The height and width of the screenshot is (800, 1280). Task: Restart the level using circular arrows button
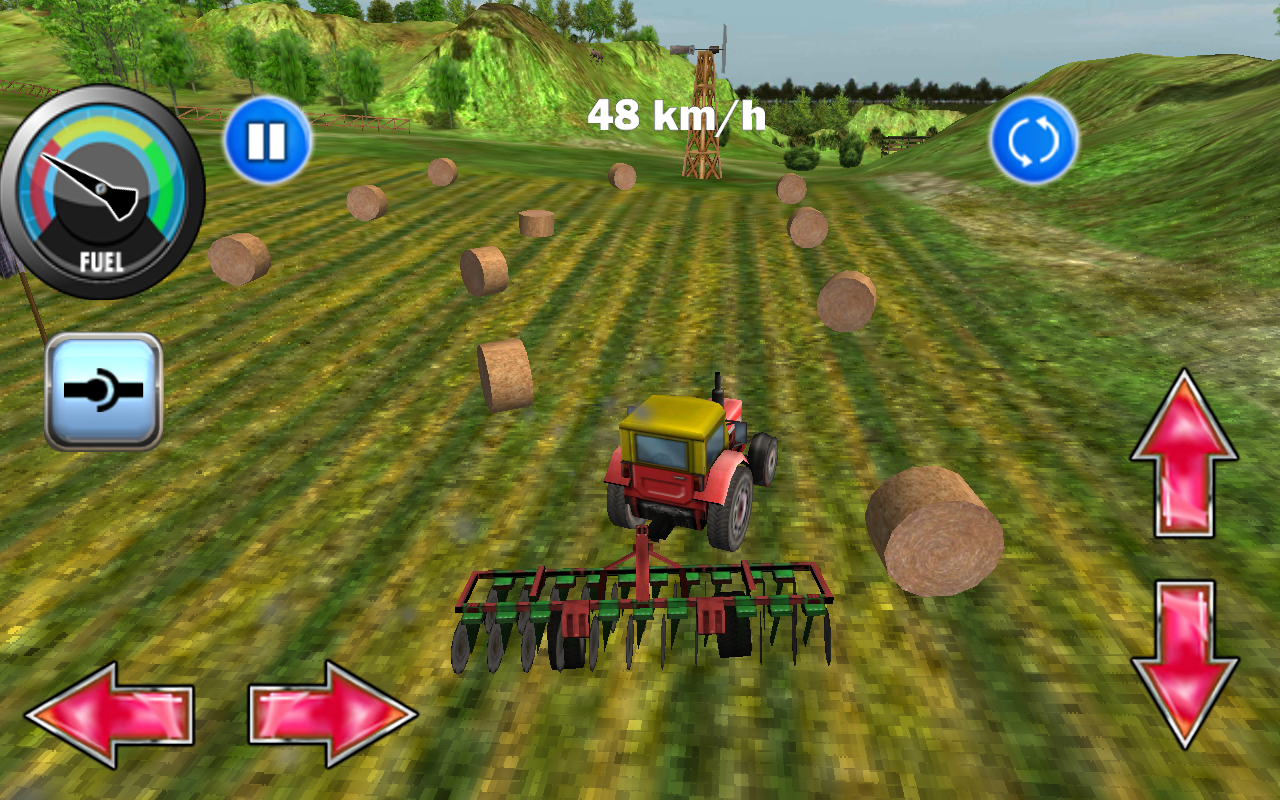pyautogui.click(x=1036, y=140)
